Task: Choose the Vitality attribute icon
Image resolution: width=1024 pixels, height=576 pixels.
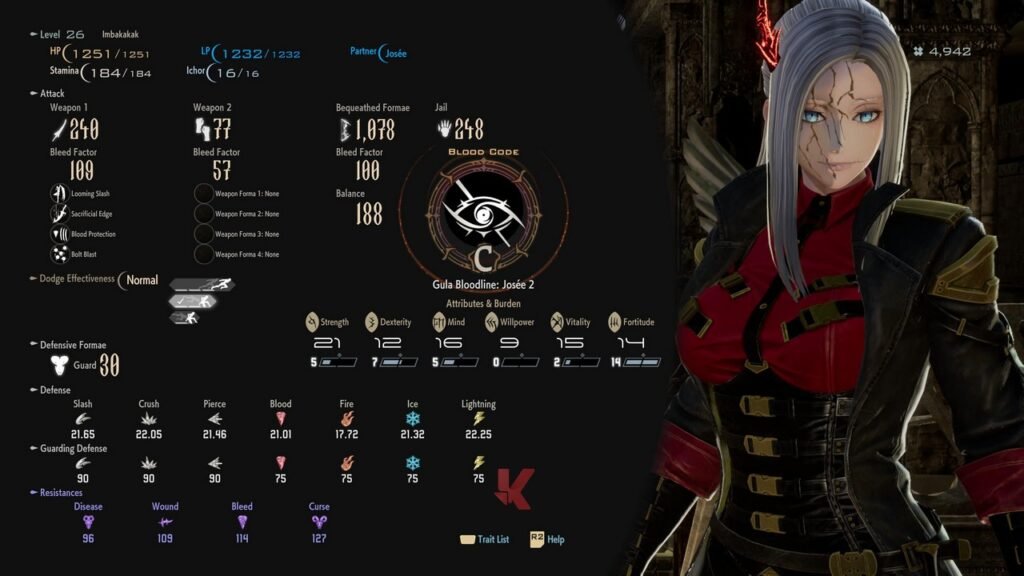Action: click(x=556, y=322)
